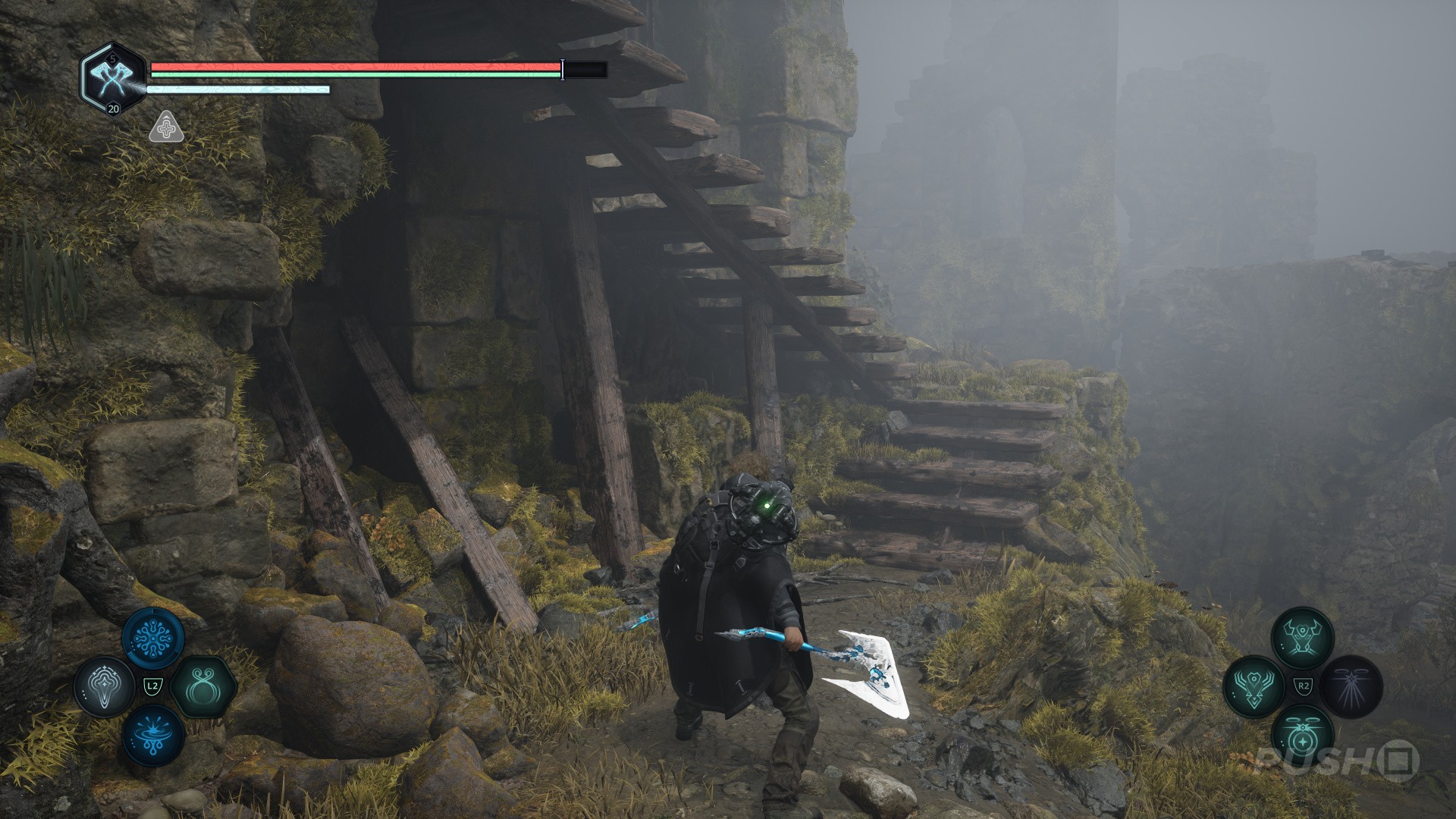Cast the blue water splash ability
The height and width of the screenshot is (819, 1456).
[x=153, y=736]
